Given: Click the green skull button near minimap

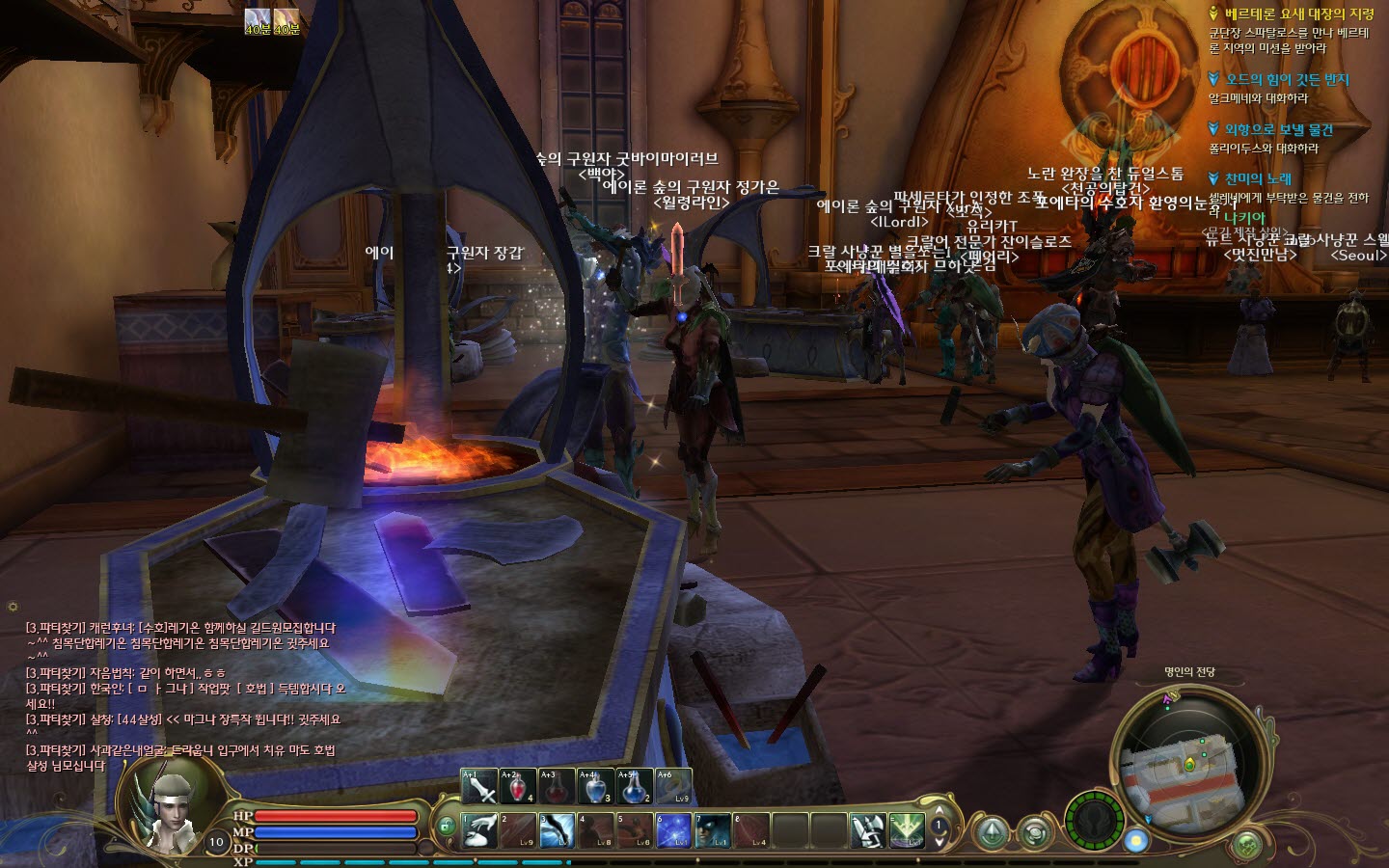Looking at the screenshot, I should (1248, 846).
